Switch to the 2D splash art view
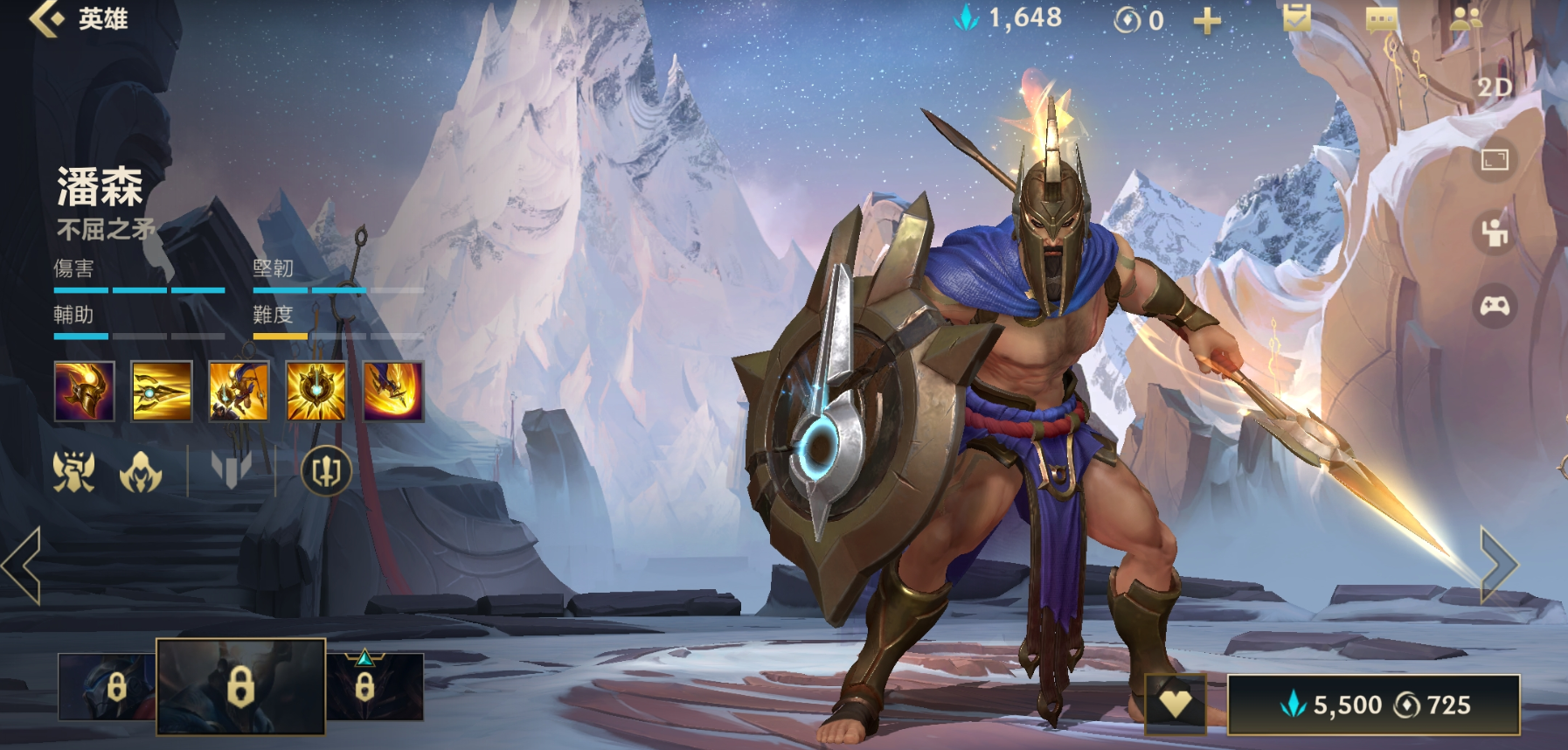This screenshot has width=1568, height=750. [1495, 87]
